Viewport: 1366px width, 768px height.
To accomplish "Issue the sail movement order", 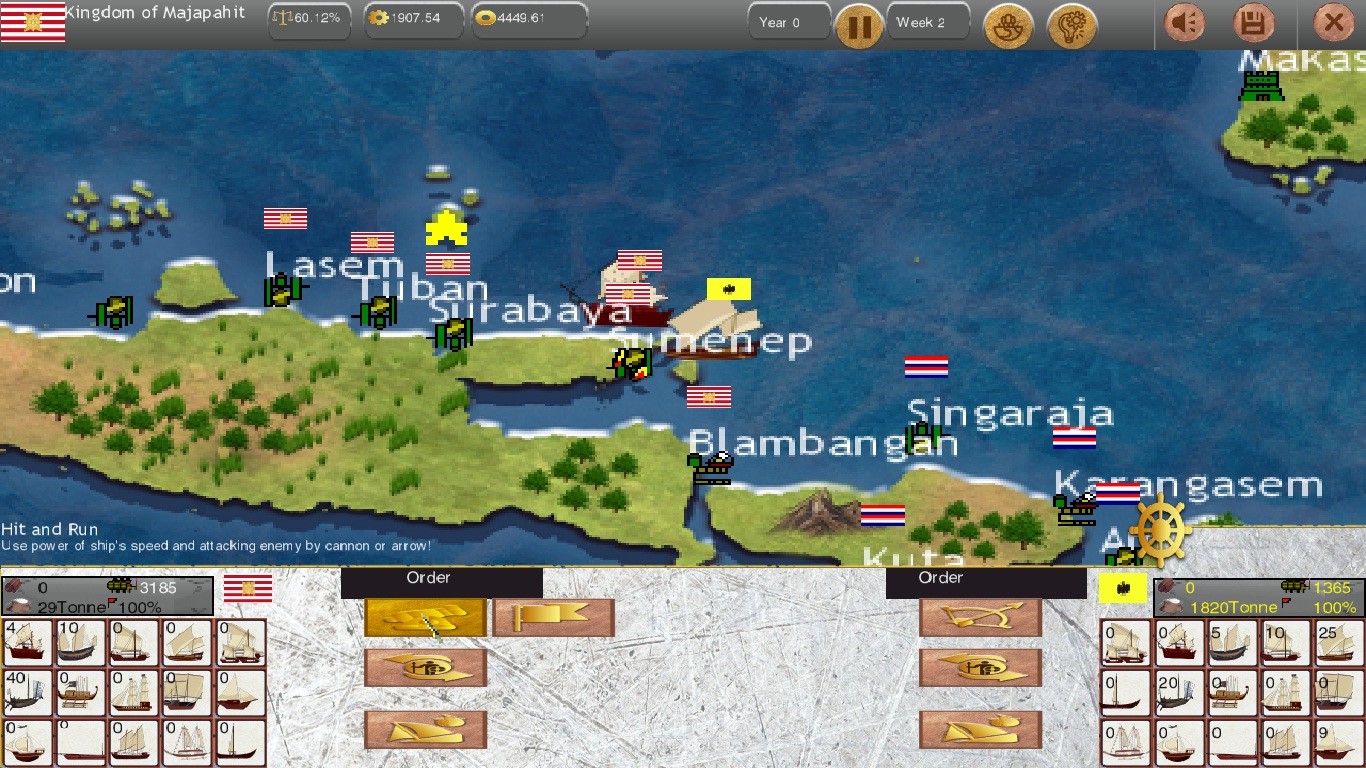I will click(x=425, y=729).
